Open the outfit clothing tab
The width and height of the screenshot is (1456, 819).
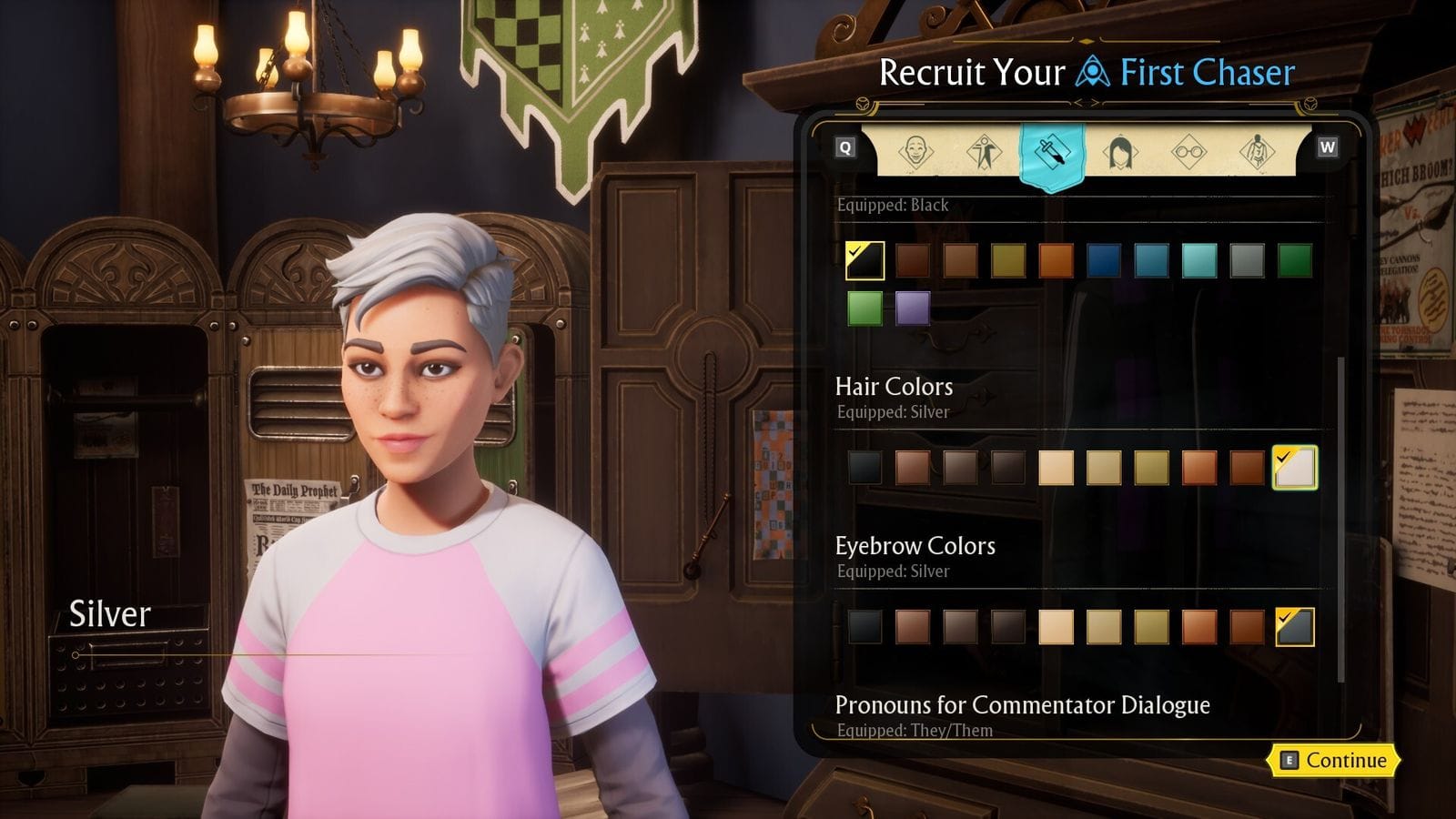[x=1257, y=151]
